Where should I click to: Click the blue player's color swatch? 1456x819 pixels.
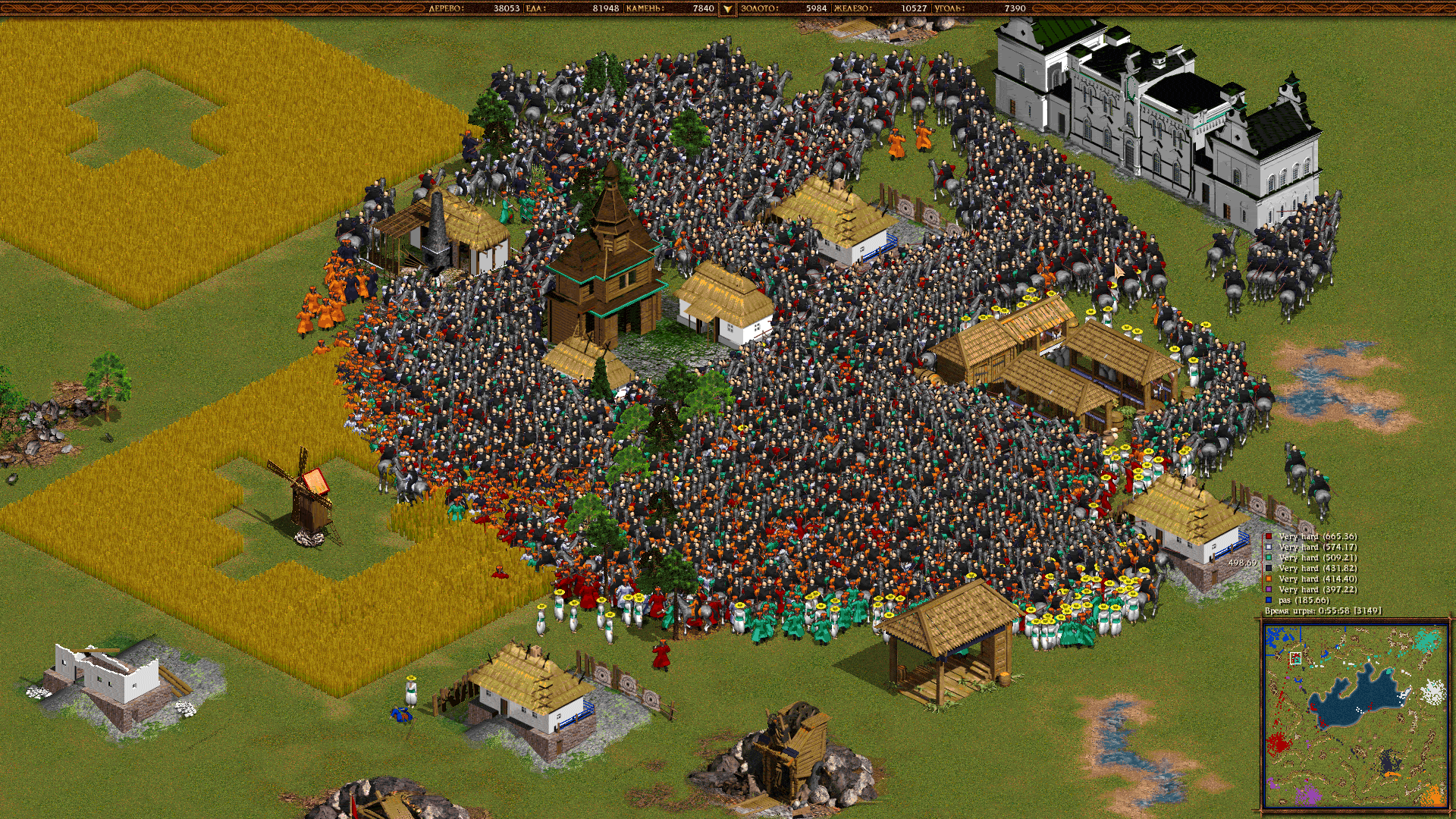click(x=1269, y=599)
